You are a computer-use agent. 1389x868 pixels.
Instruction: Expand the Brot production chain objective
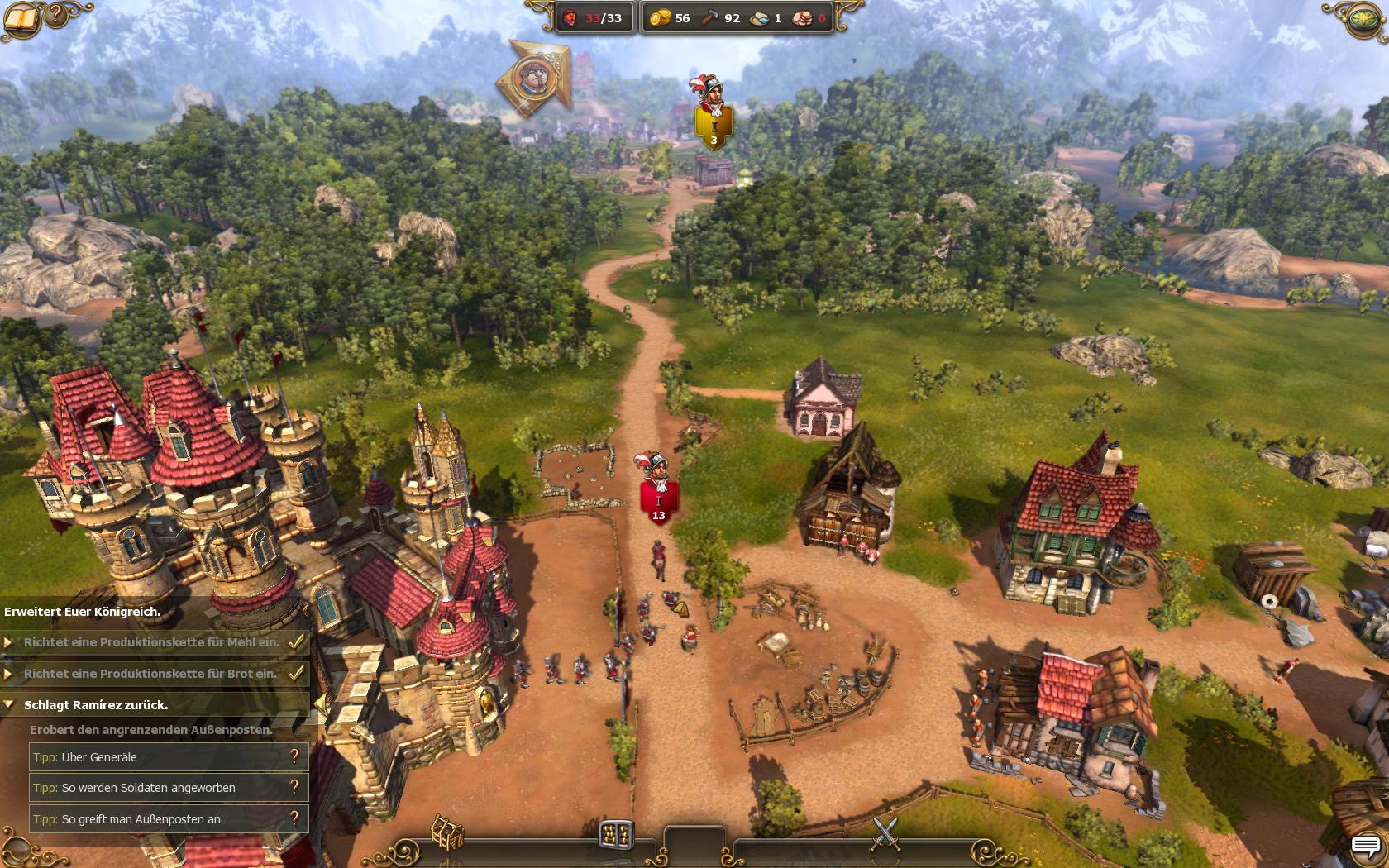pyautogui.click(x=8, y=674)
